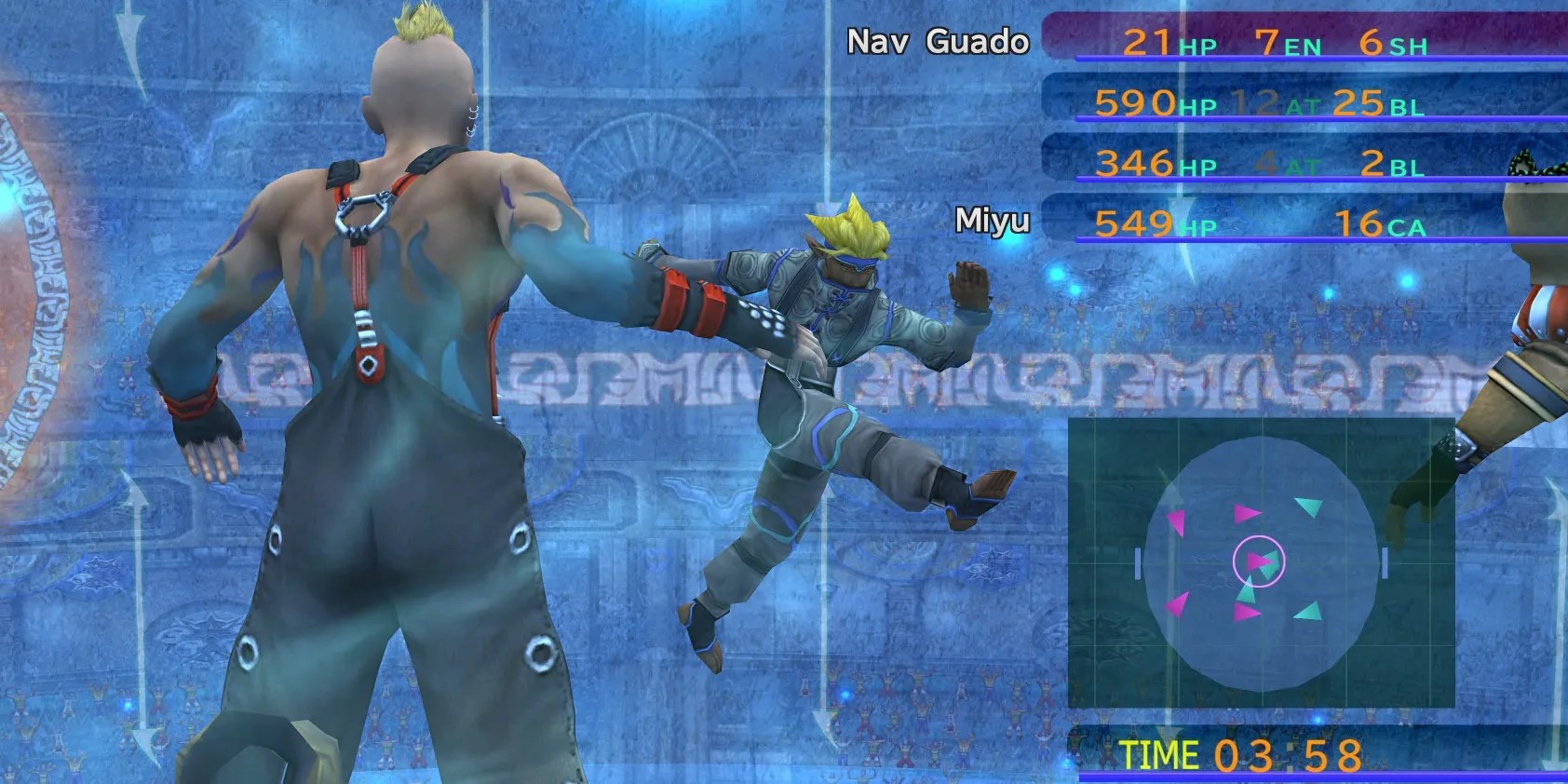Click the teal triangle near the bottom of the minimap
Viewport: 1568px width, 784px height.
[1309, 611]
